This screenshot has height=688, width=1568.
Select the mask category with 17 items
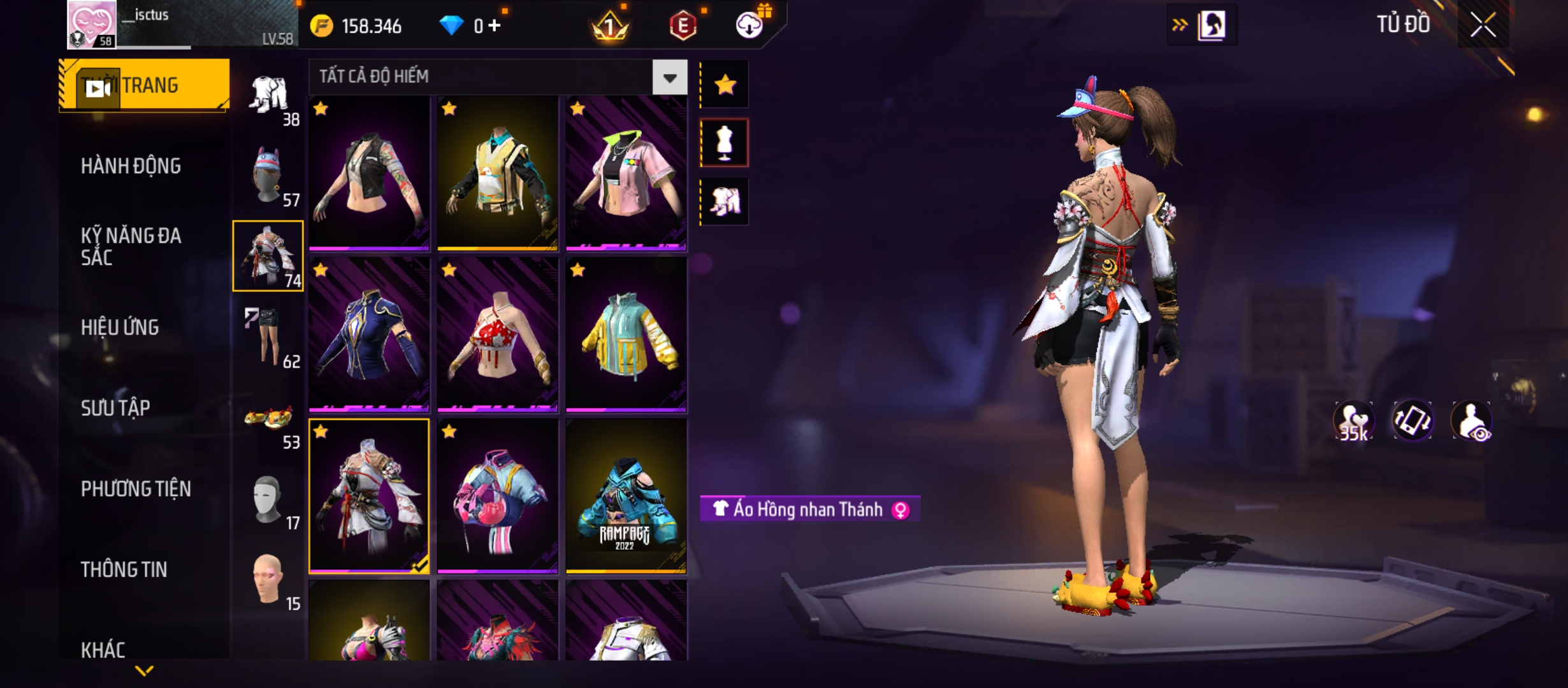click(x=268, y=501)
